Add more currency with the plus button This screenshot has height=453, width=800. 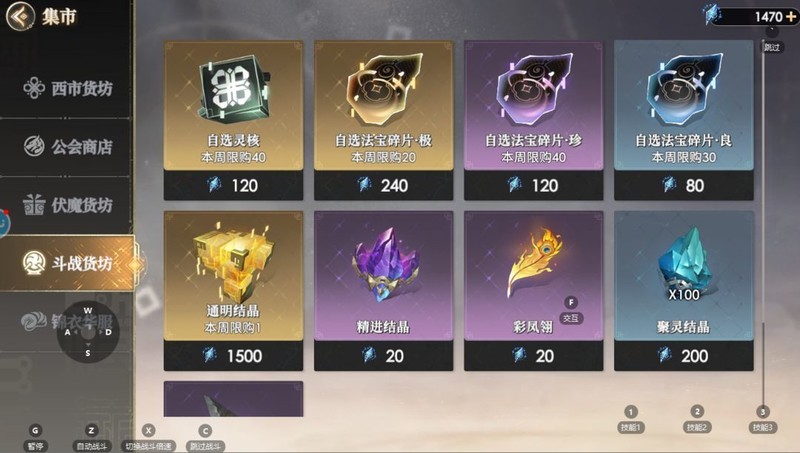[x=792, y=16]
